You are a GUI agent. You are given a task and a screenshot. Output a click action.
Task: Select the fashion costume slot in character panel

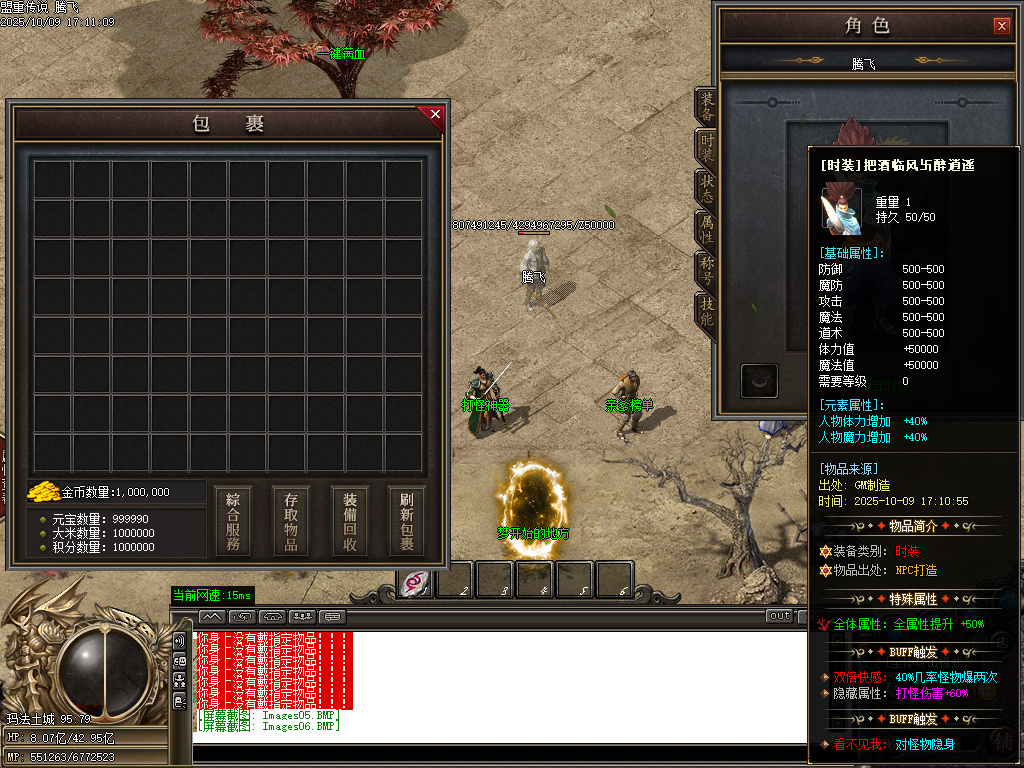click(x=759, y=380)
